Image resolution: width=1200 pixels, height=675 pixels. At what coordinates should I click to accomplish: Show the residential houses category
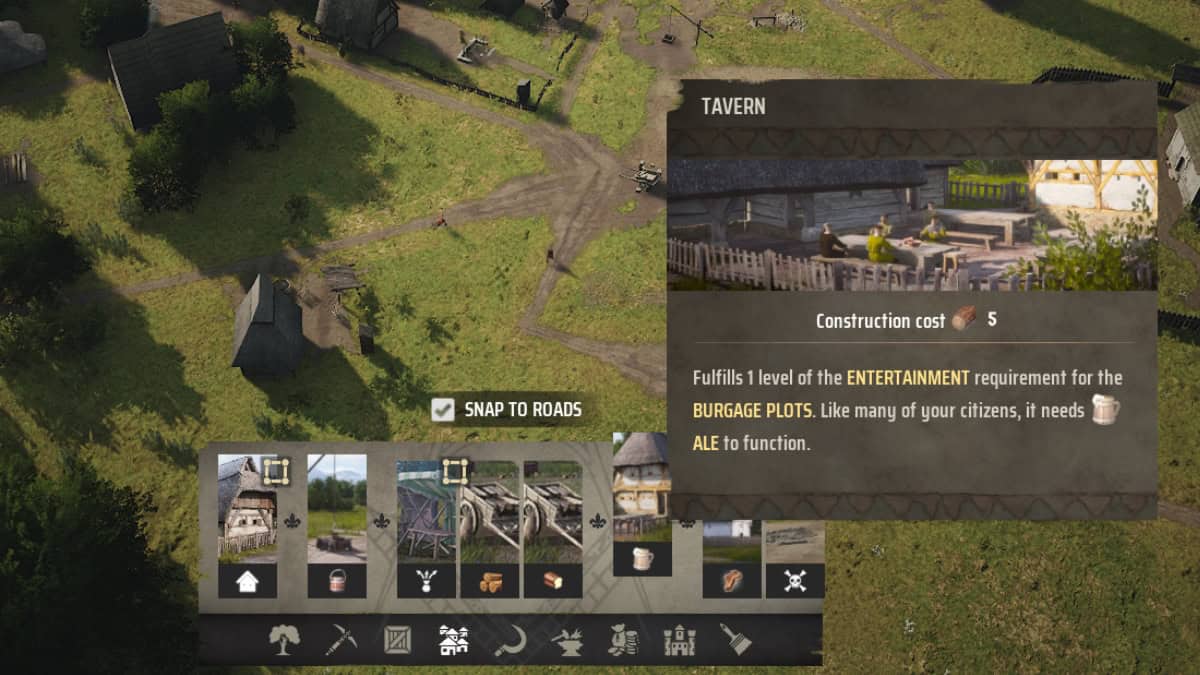point(454,640)
